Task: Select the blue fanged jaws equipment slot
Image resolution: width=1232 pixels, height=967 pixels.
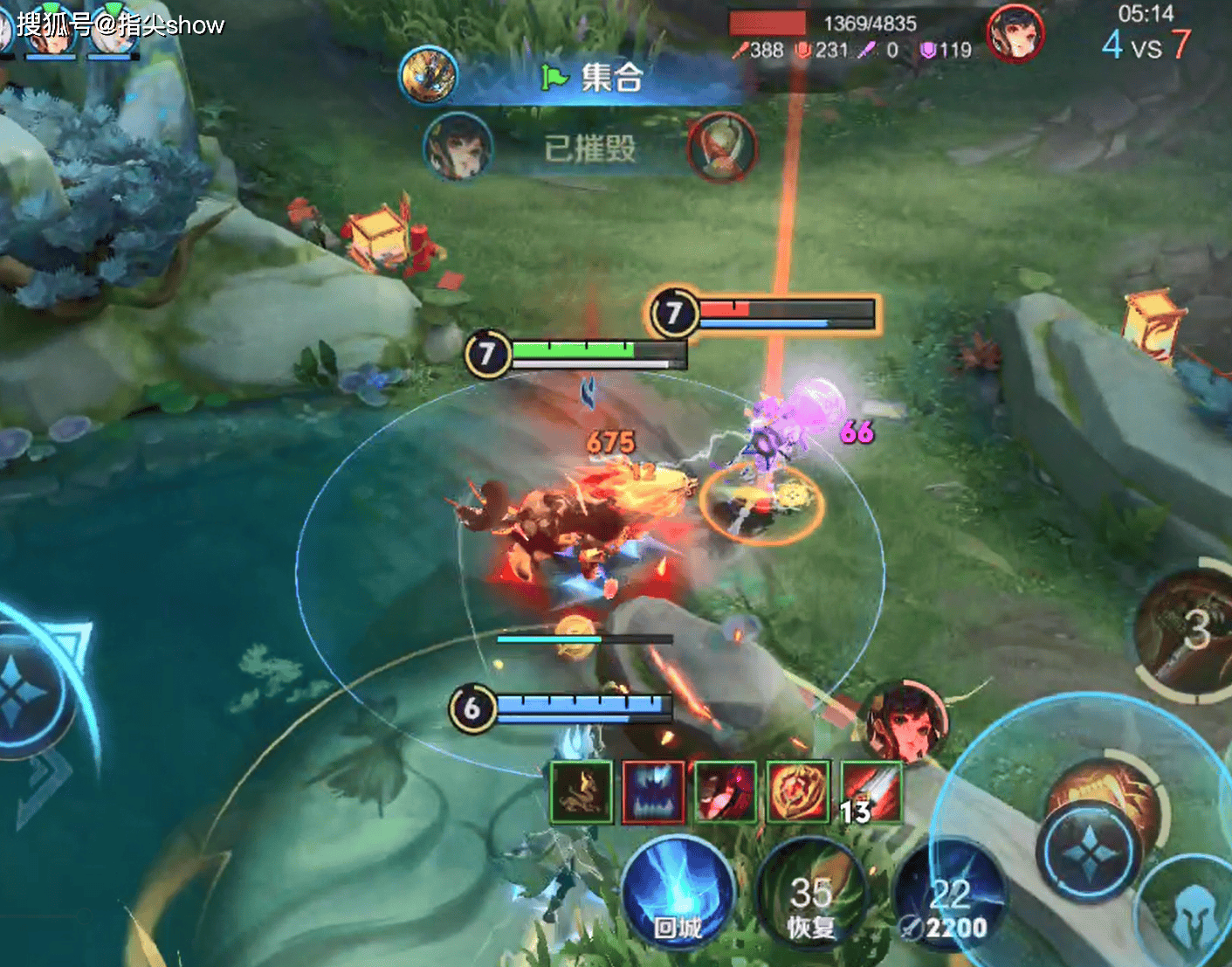Action: [654, 792]
